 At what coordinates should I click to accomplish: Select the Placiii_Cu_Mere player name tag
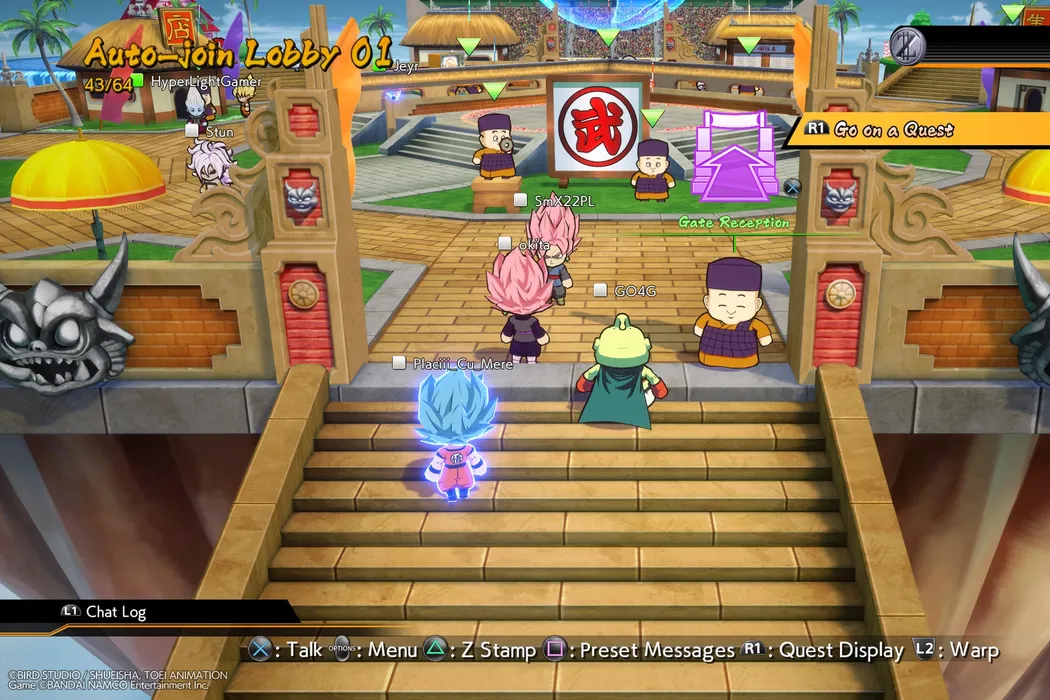[x=462, y=364]
